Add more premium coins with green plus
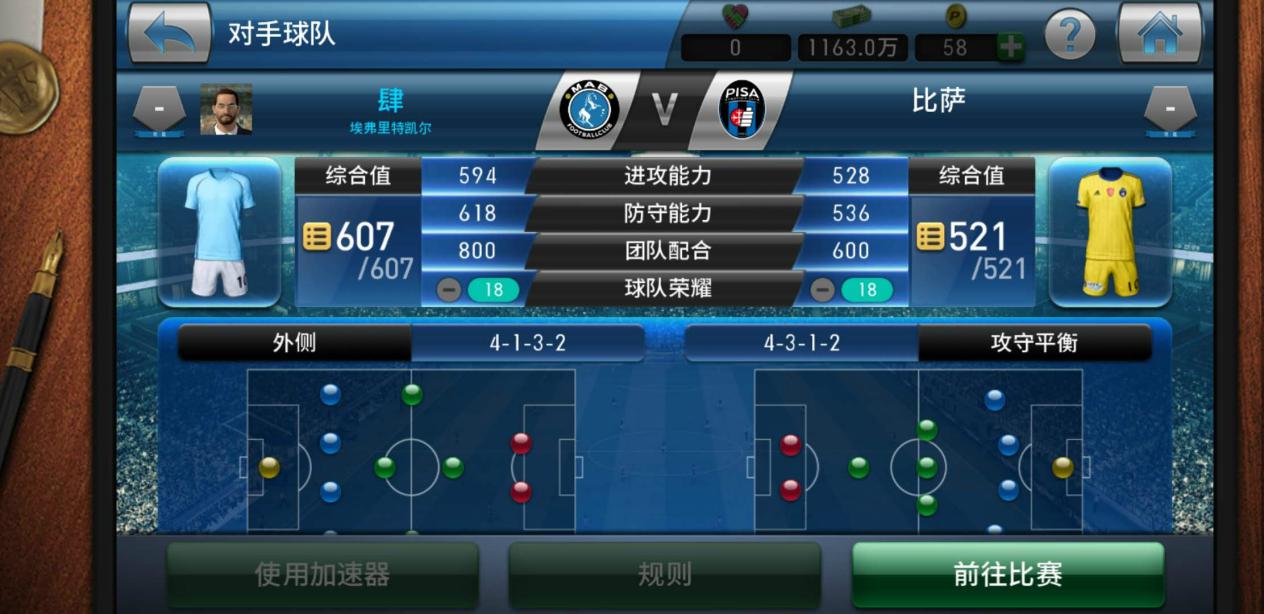The image size is (1264, 614). 1010,47
